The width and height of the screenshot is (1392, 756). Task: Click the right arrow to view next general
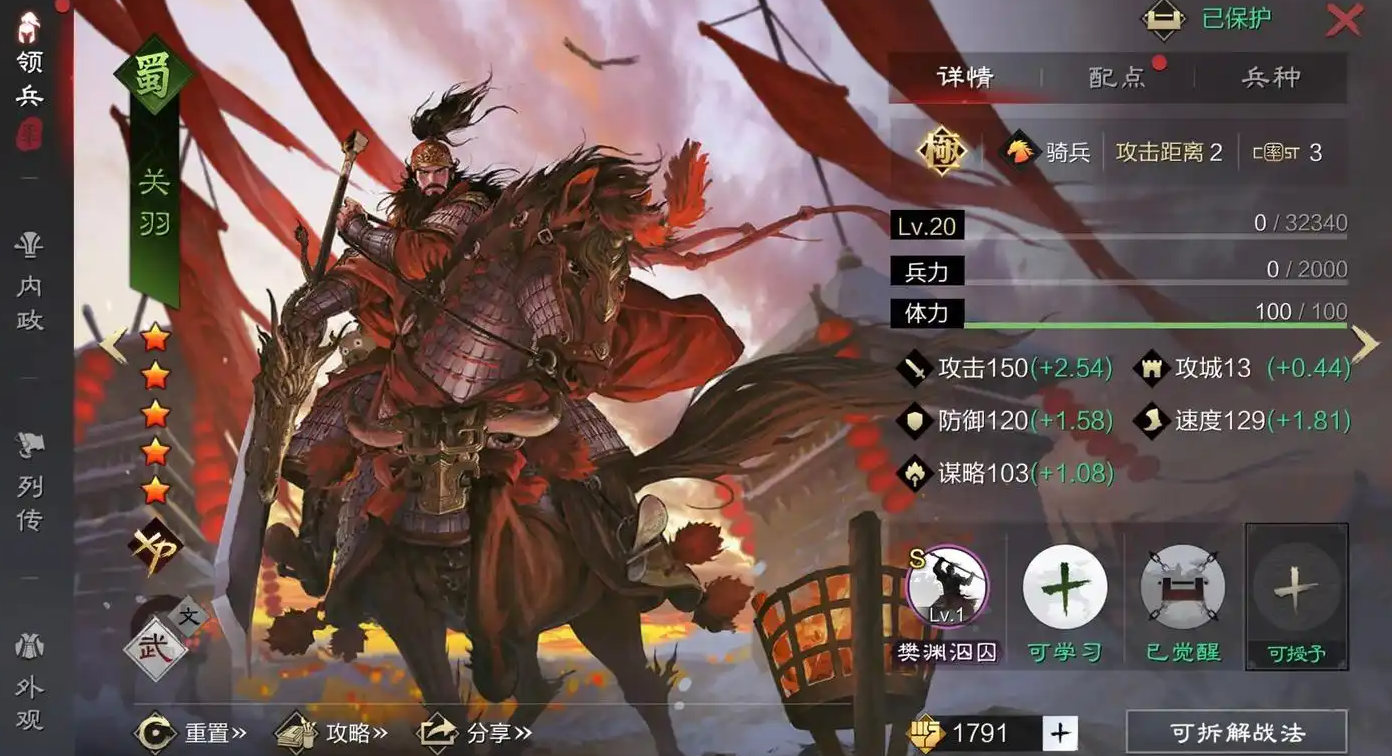coord(1364,344)
